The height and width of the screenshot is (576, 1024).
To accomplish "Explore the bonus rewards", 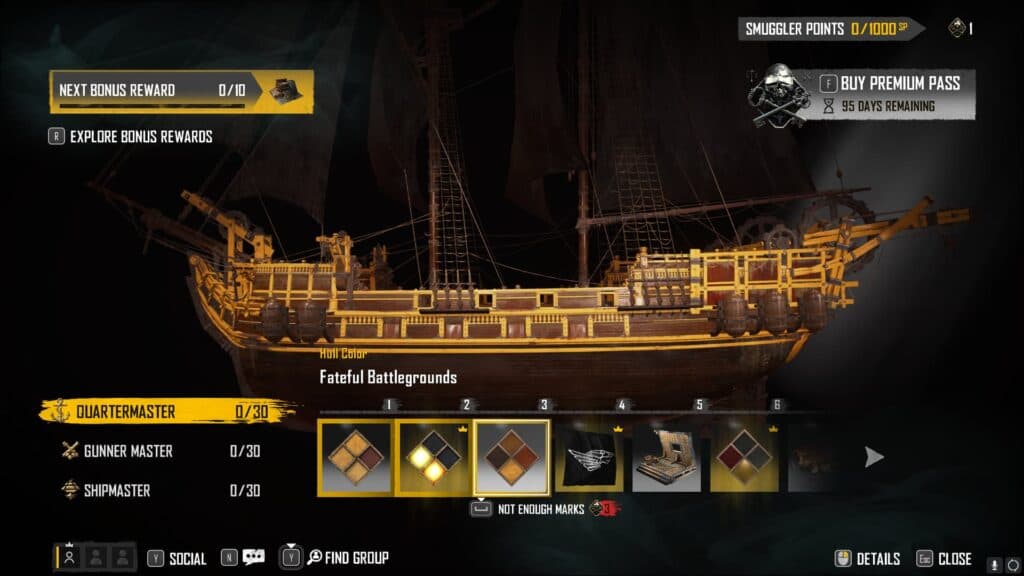I will pyautogui.click(x=141, y=137).
